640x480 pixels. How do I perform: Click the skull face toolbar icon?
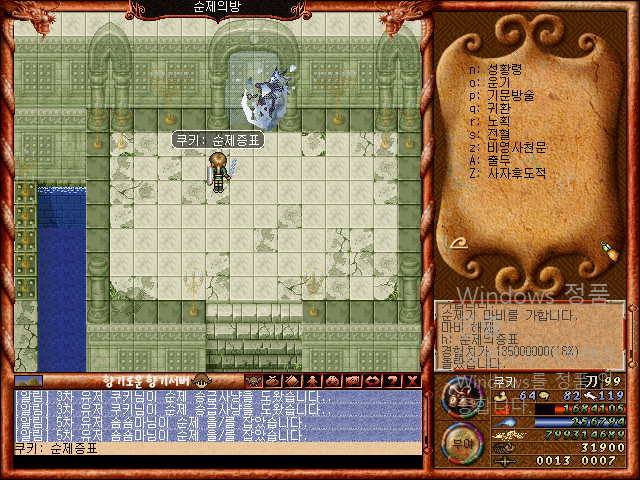255,381
